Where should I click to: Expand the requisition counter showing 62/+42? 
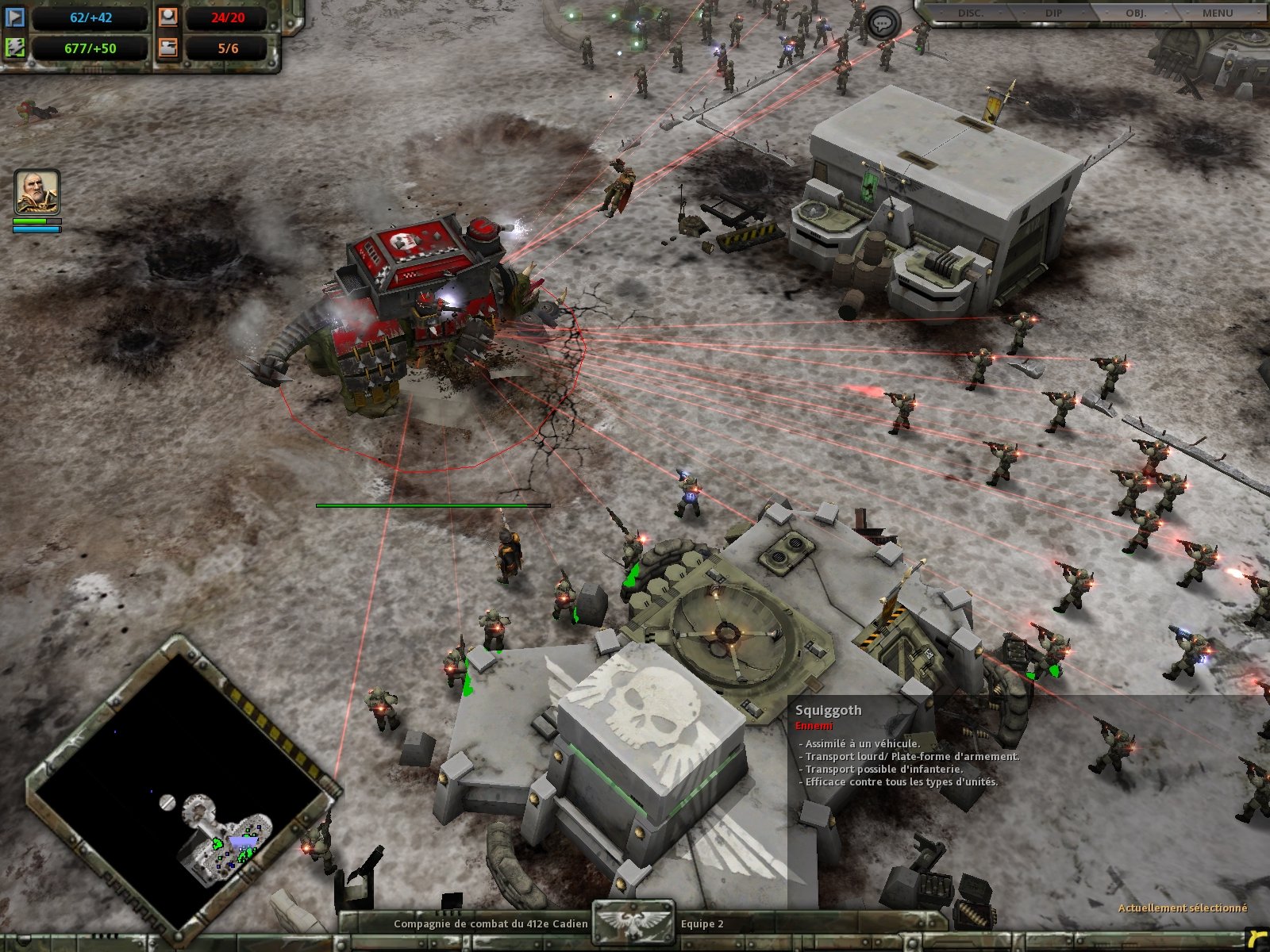pos(90,17)
